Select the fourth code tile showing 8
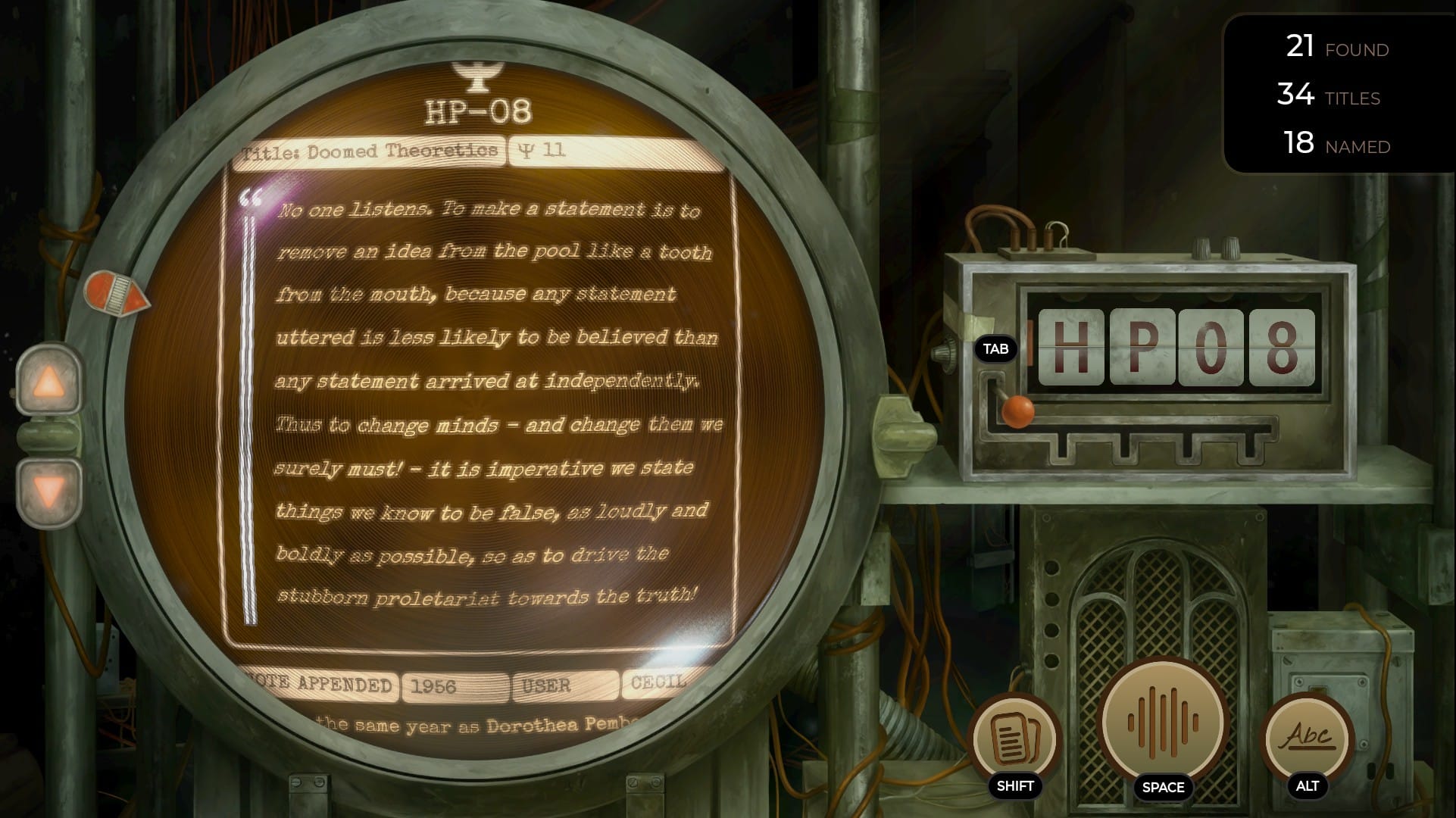The image size is (1456, 818). (x=1282, y=348)
